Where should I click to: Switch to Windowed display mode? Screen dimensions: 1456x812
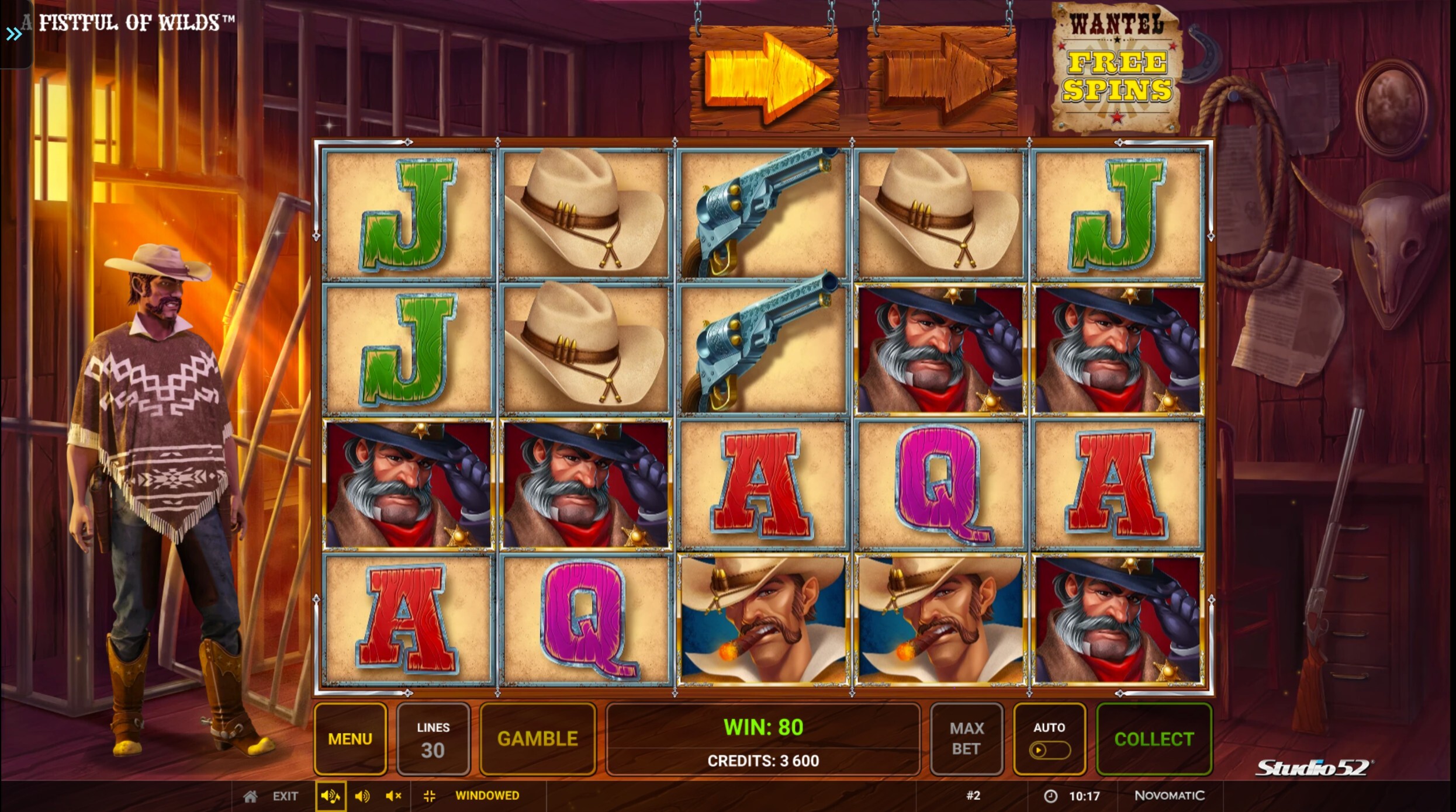pos(486,796)
